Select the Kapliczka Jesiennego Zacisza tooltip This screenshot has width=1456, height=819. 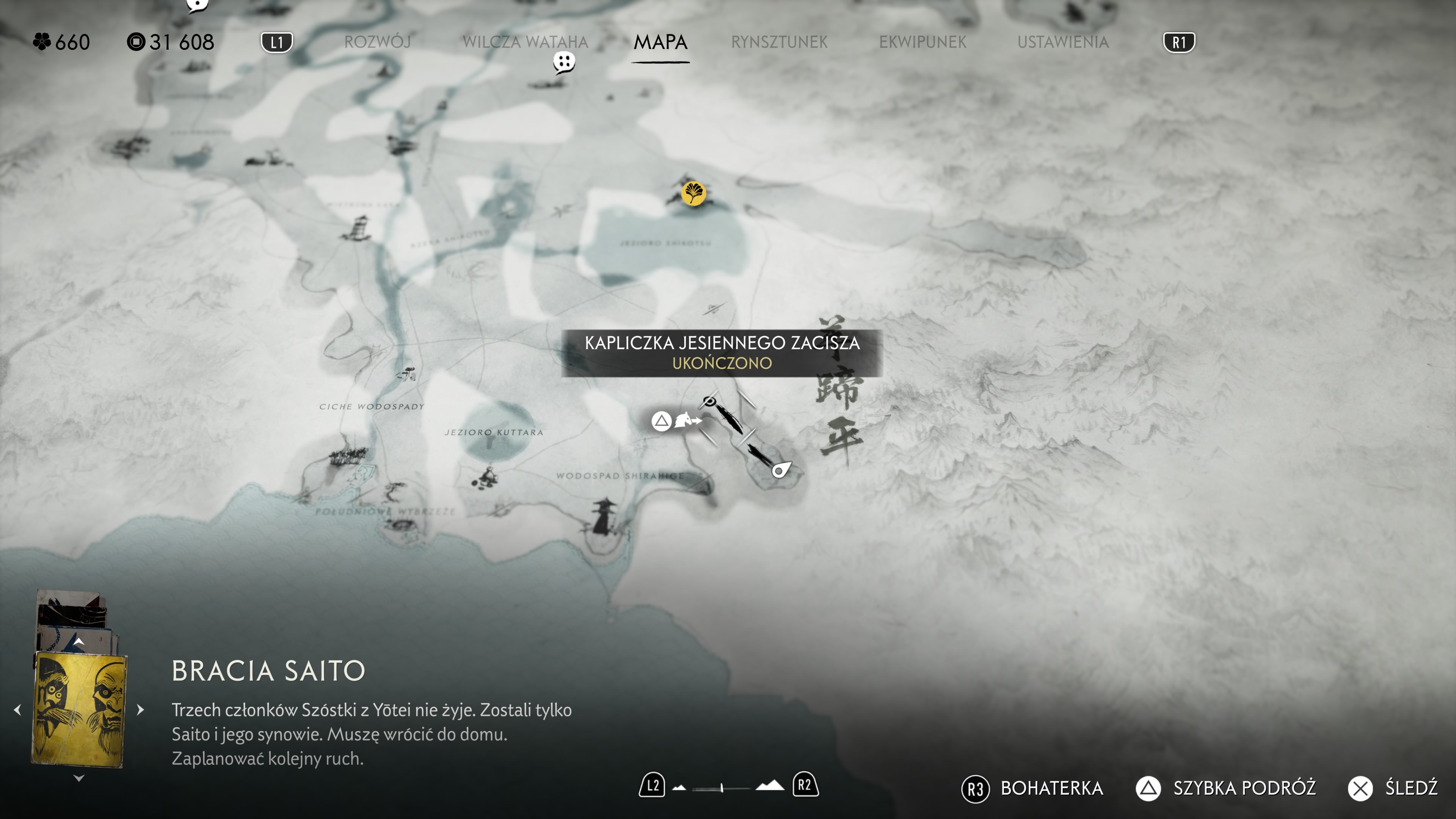722,353
